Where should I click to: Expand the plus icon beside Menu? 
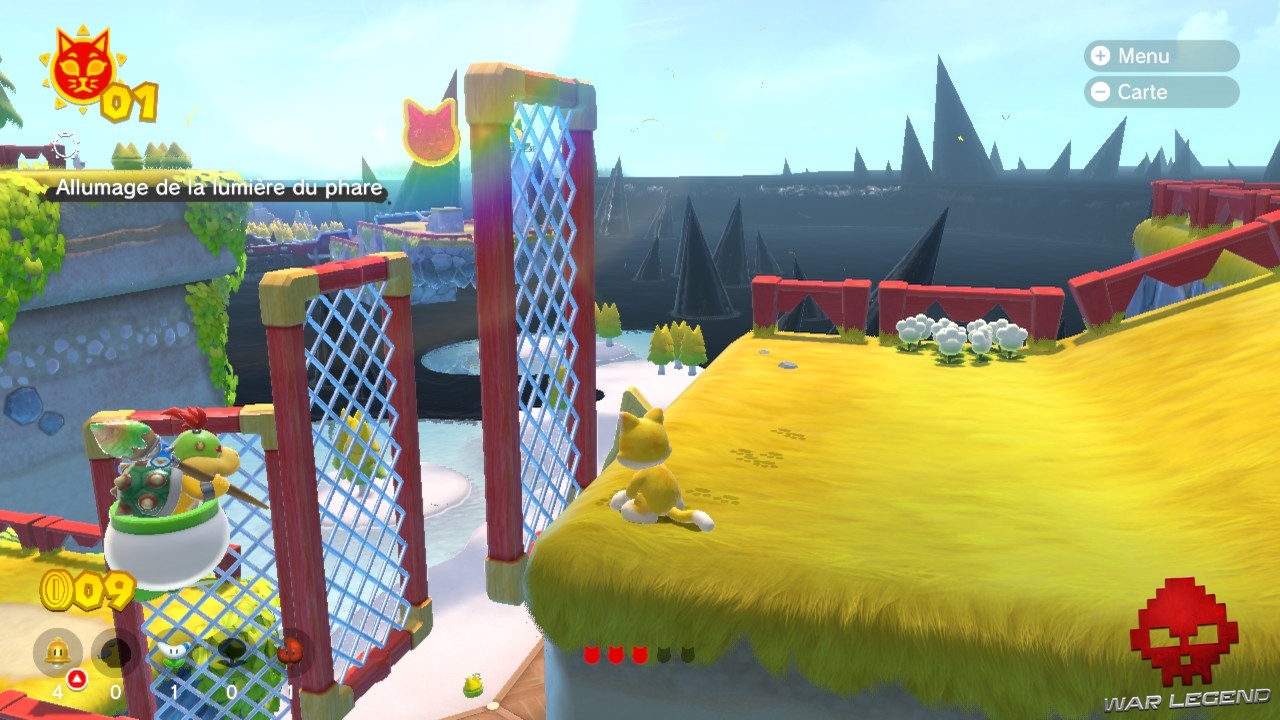(x=1102, y=56)
